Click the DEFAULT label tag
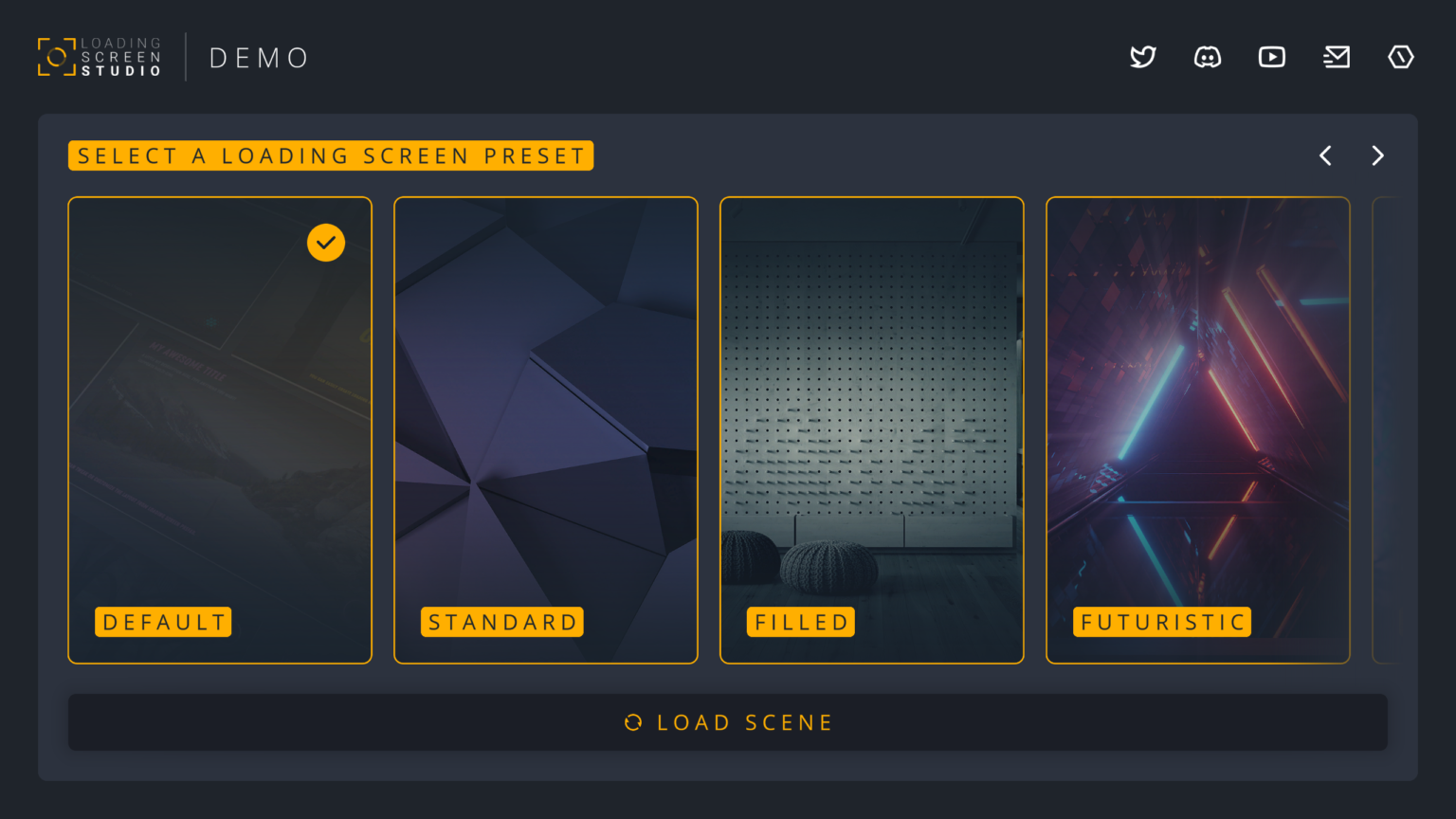This screenshot has width=1456, height=819. tap(163, 622)
